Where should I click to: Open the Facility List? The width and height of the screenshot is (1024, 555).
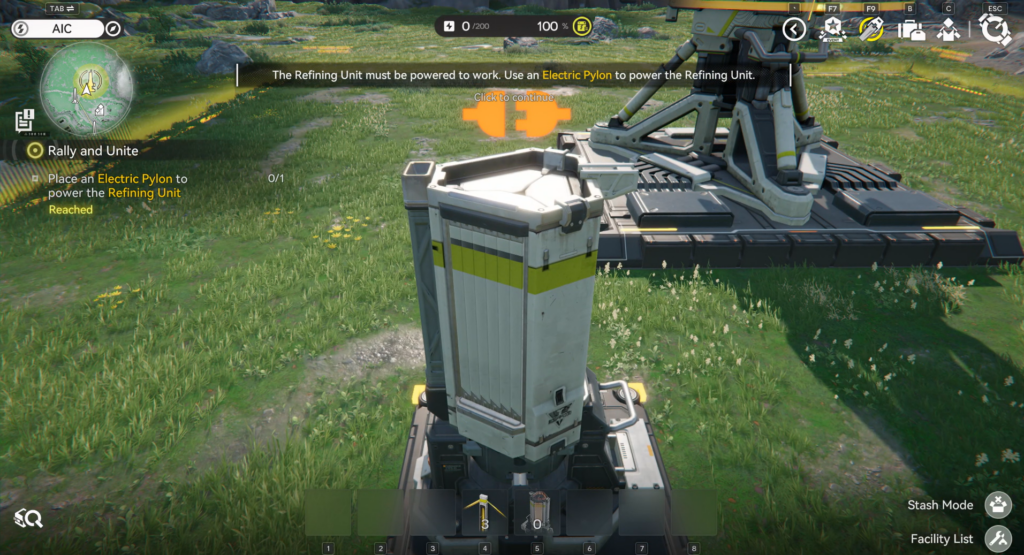point(998,539)
